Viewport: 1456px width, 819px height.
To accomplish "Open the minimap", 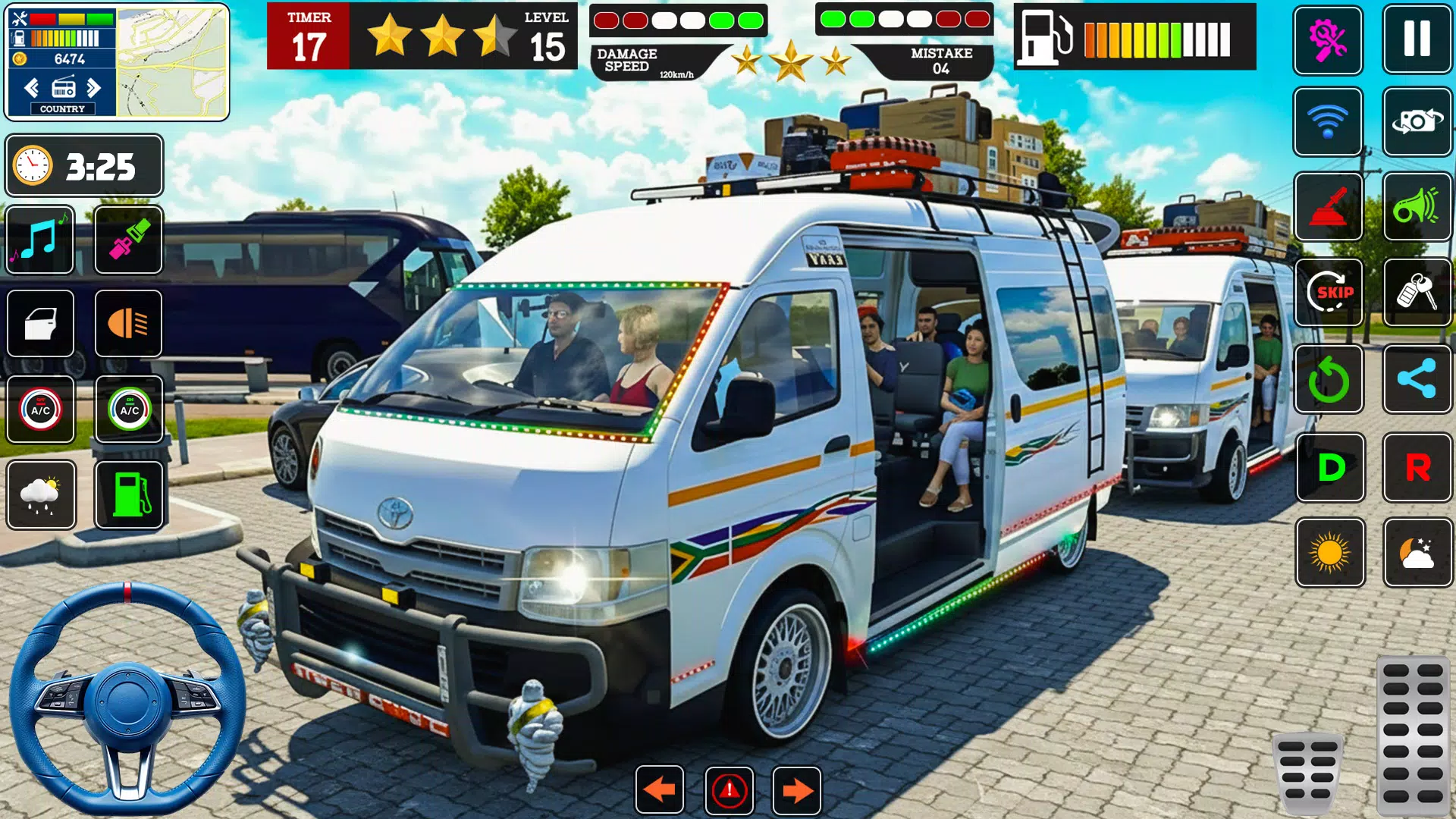I will (173, 62).
